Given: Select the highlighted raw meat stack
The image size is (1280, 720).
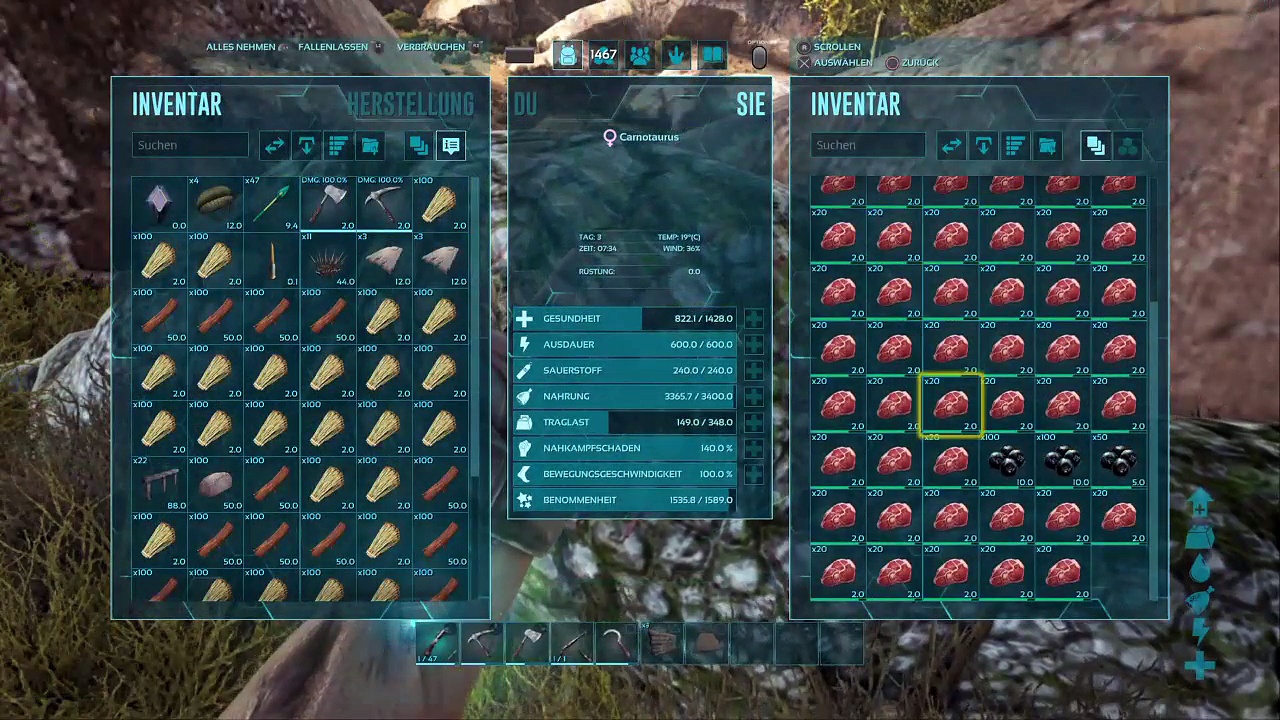Looking at the screenshot, I should coord(950,405).
